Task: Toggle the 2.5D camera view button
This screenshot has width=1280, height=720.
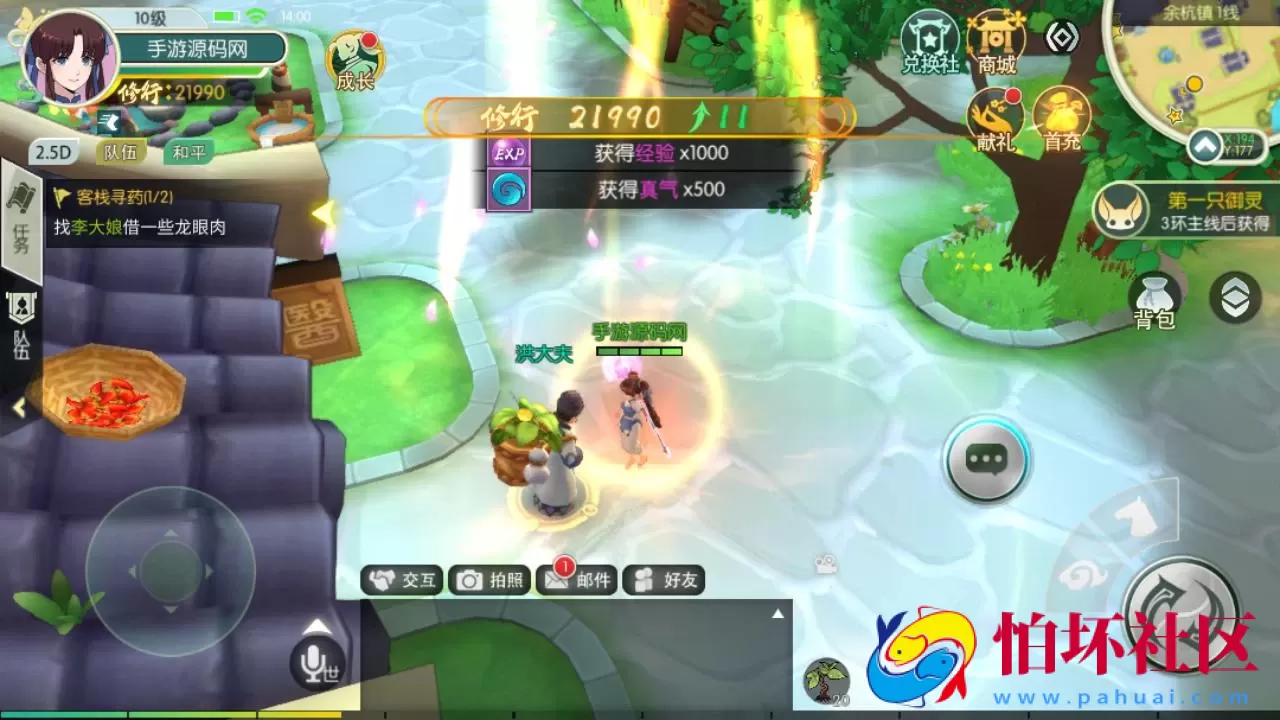Action: point(54,152)
